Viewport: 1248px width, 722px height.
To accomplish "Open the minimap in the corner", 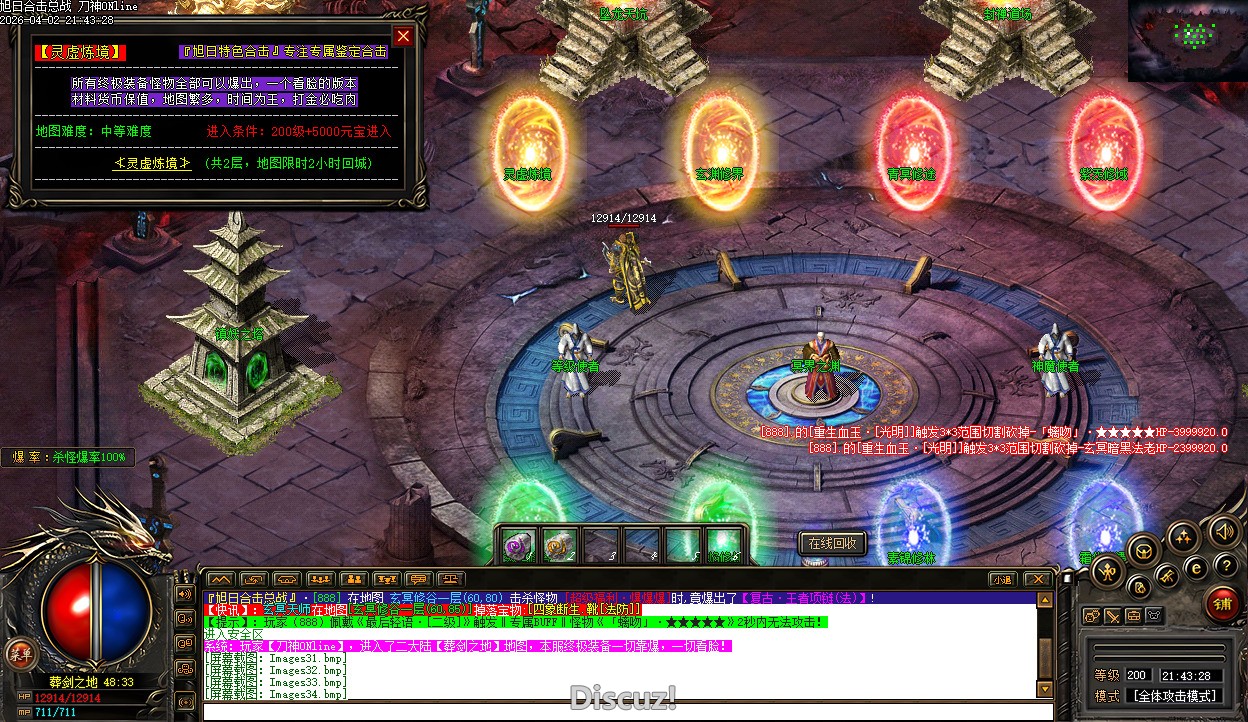I will 1188,41.
